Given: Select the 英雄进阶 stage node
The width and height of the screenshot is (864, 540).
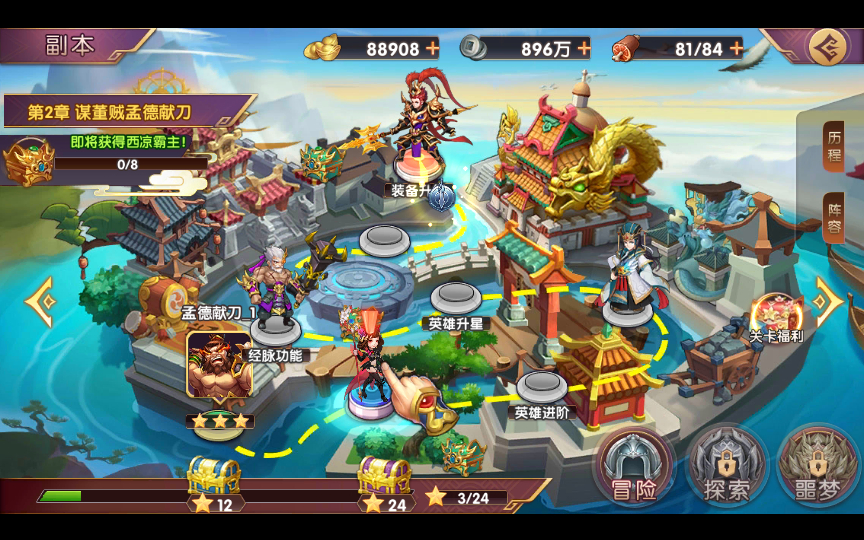Looking at the screenshot, I should (x=541, y=388).
